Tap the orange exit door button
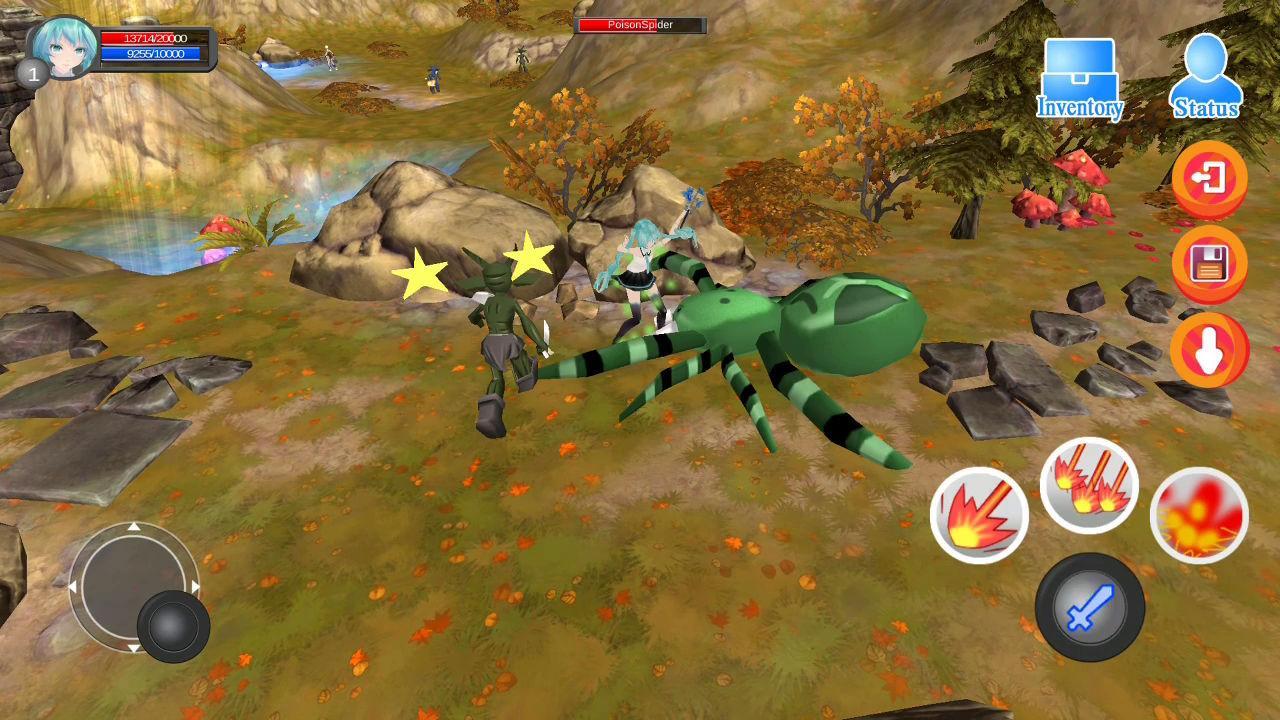Screen dimensions: 1280x720 pos(1209,179)
